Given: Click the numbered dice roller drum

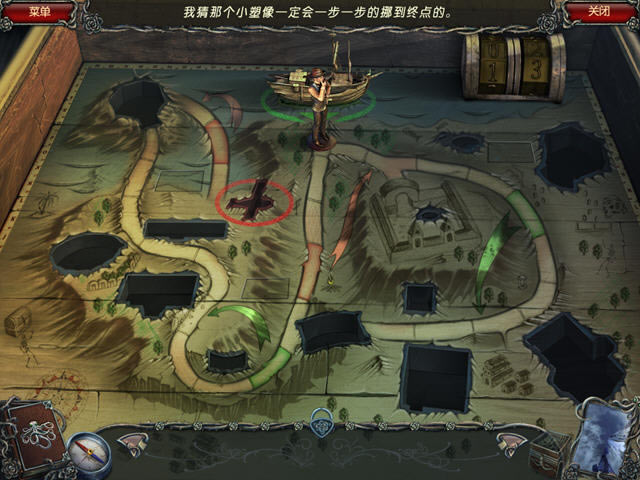Looking at the screenshot, I should pyautogui.click(x=513, y=68).
